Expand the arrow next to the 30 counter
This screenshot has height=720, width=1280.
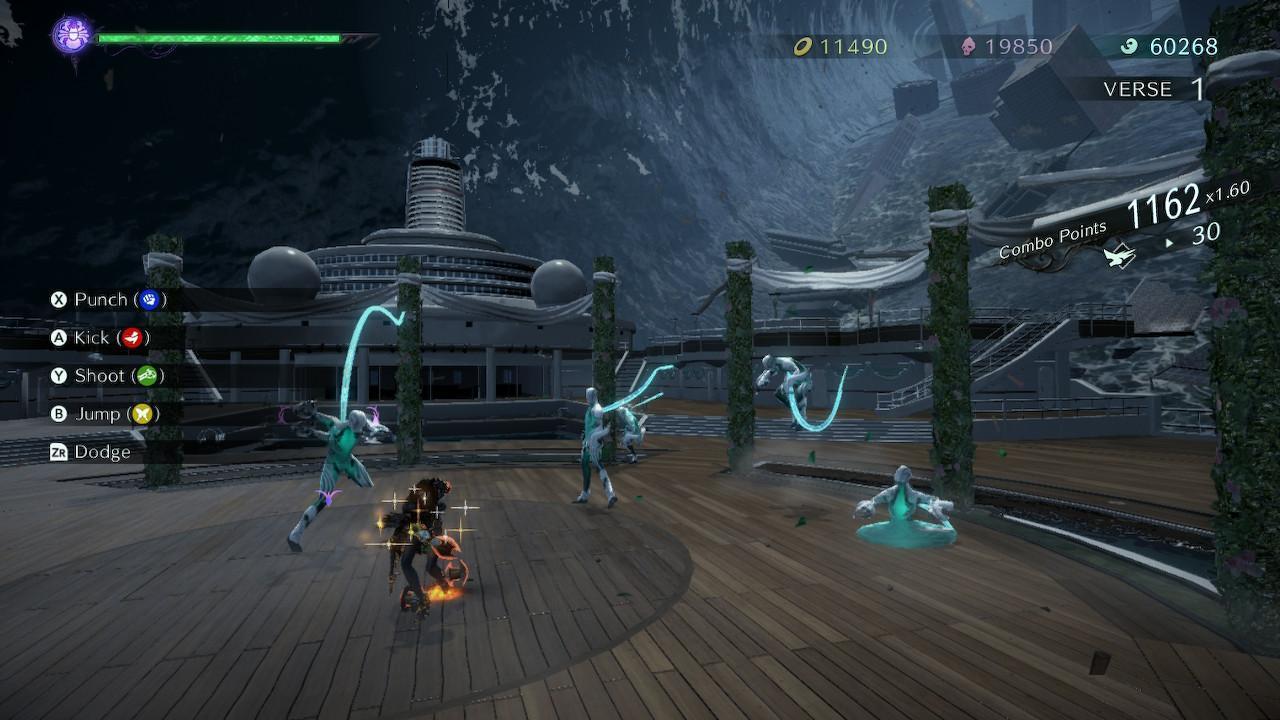coord(1170,241)
